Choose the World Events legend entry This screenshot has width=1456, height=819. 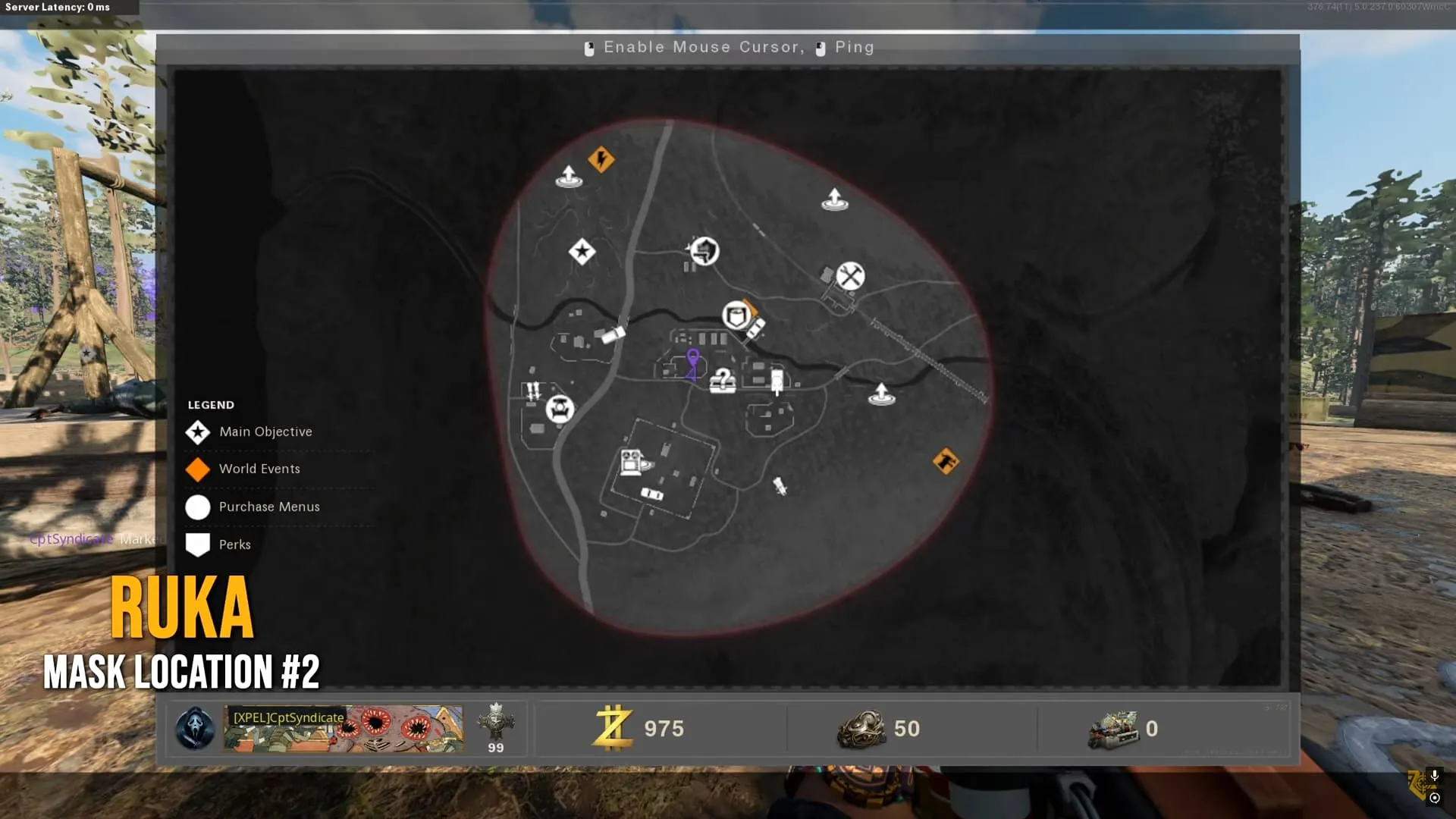tap(259, 469)
